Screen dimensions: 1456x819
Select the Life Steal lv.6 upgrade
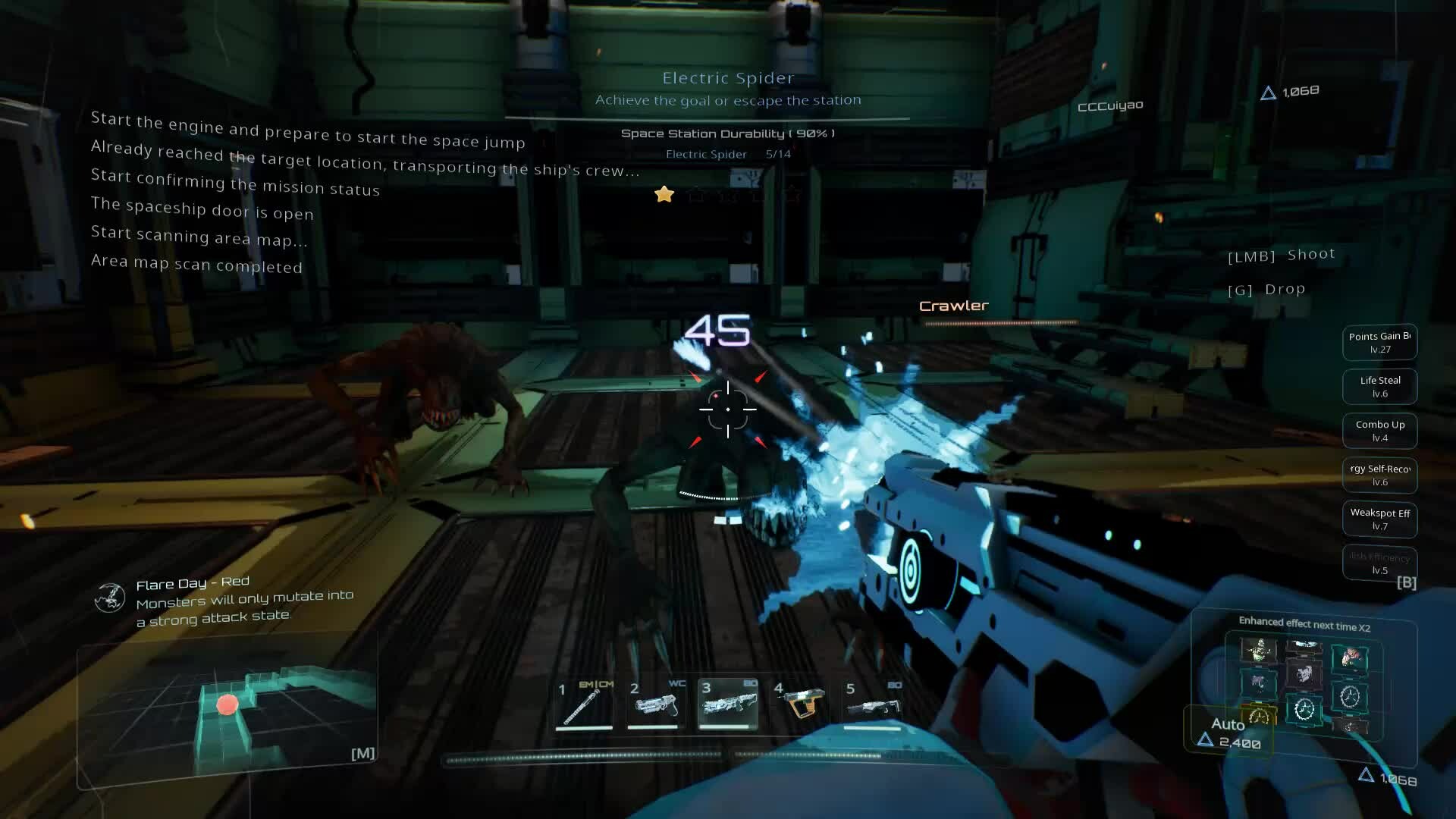point(1379,386)
